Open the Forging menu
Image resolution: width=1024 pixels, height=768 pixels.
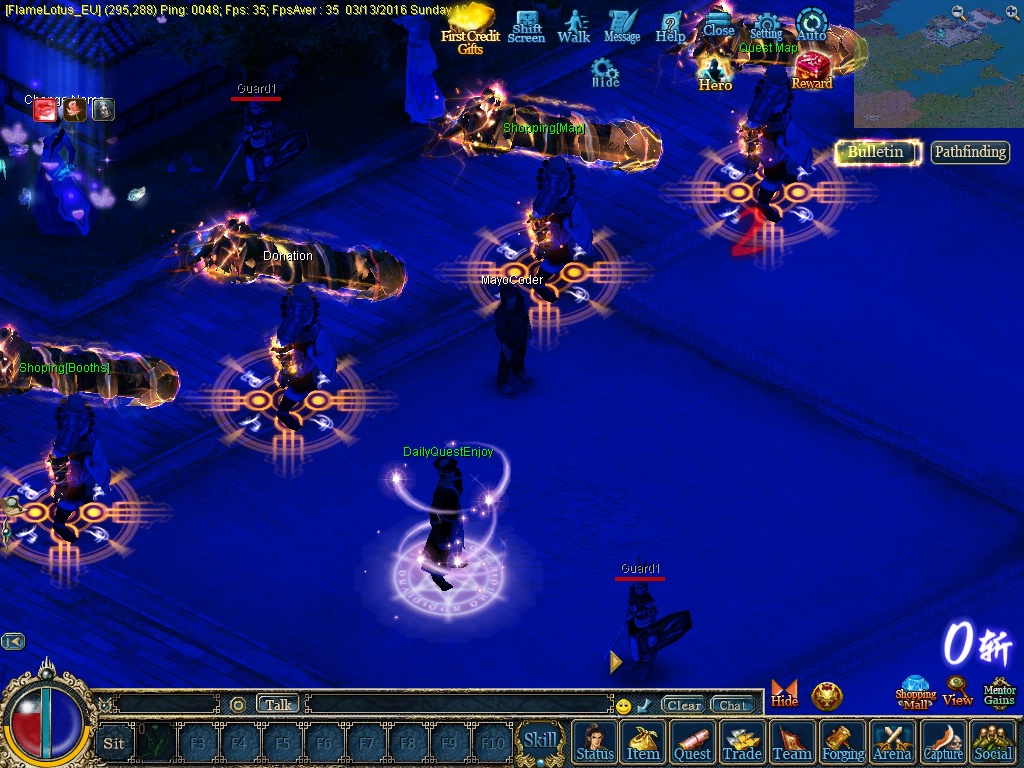[843, 742]
